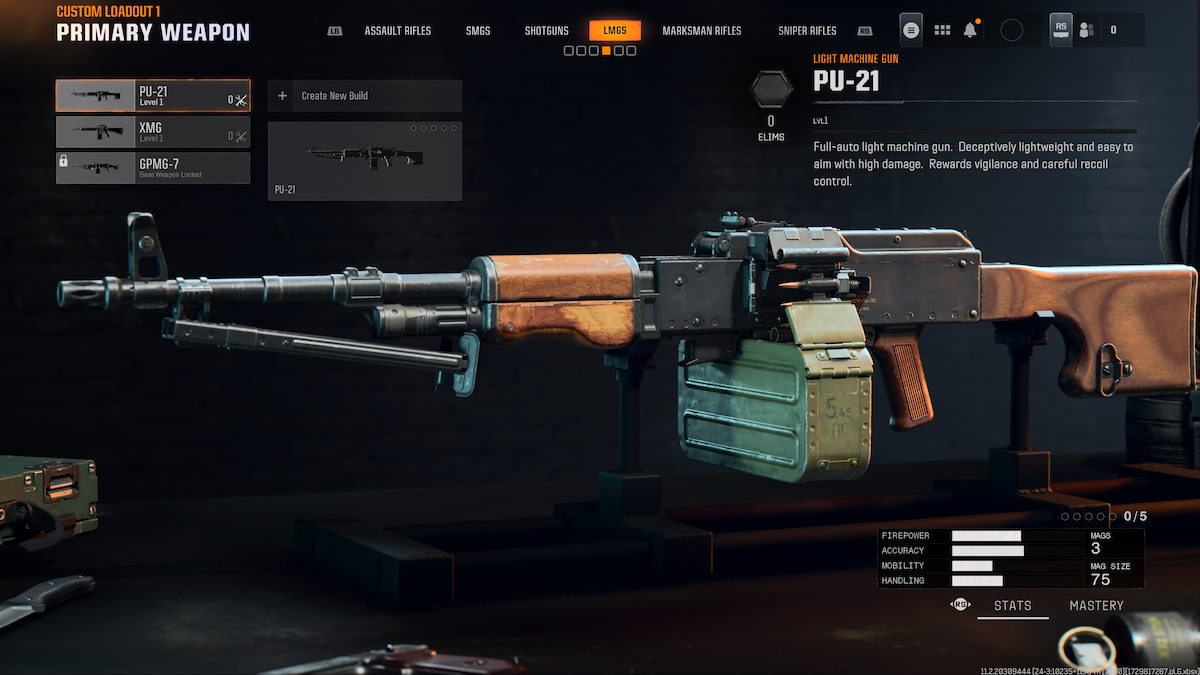Open the Mastery tab
Screen dimensions: 1200x675
[1096, 605]
